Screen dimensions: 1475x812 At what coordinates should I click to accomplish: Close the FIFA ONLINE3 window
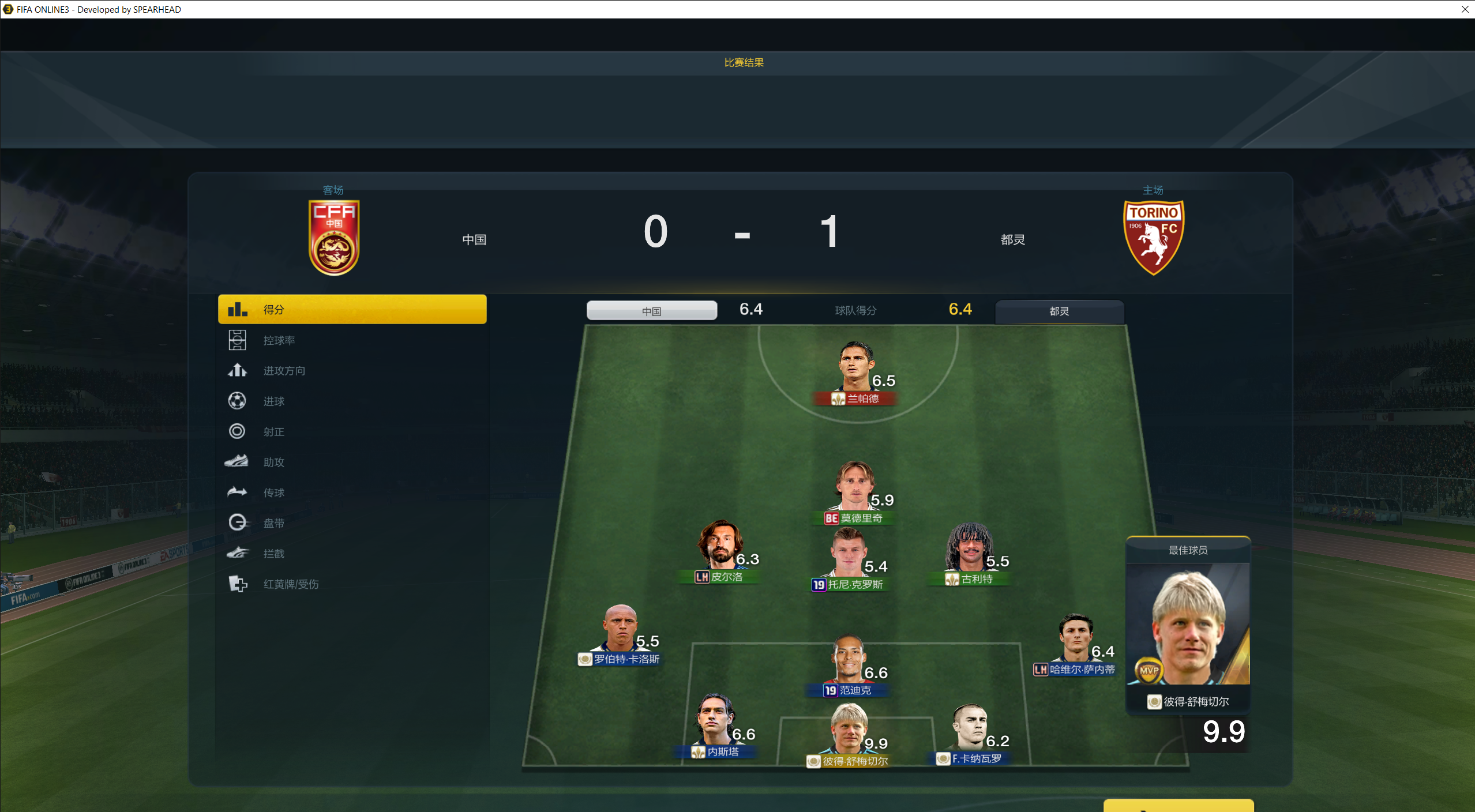[x=1465, y=9]
